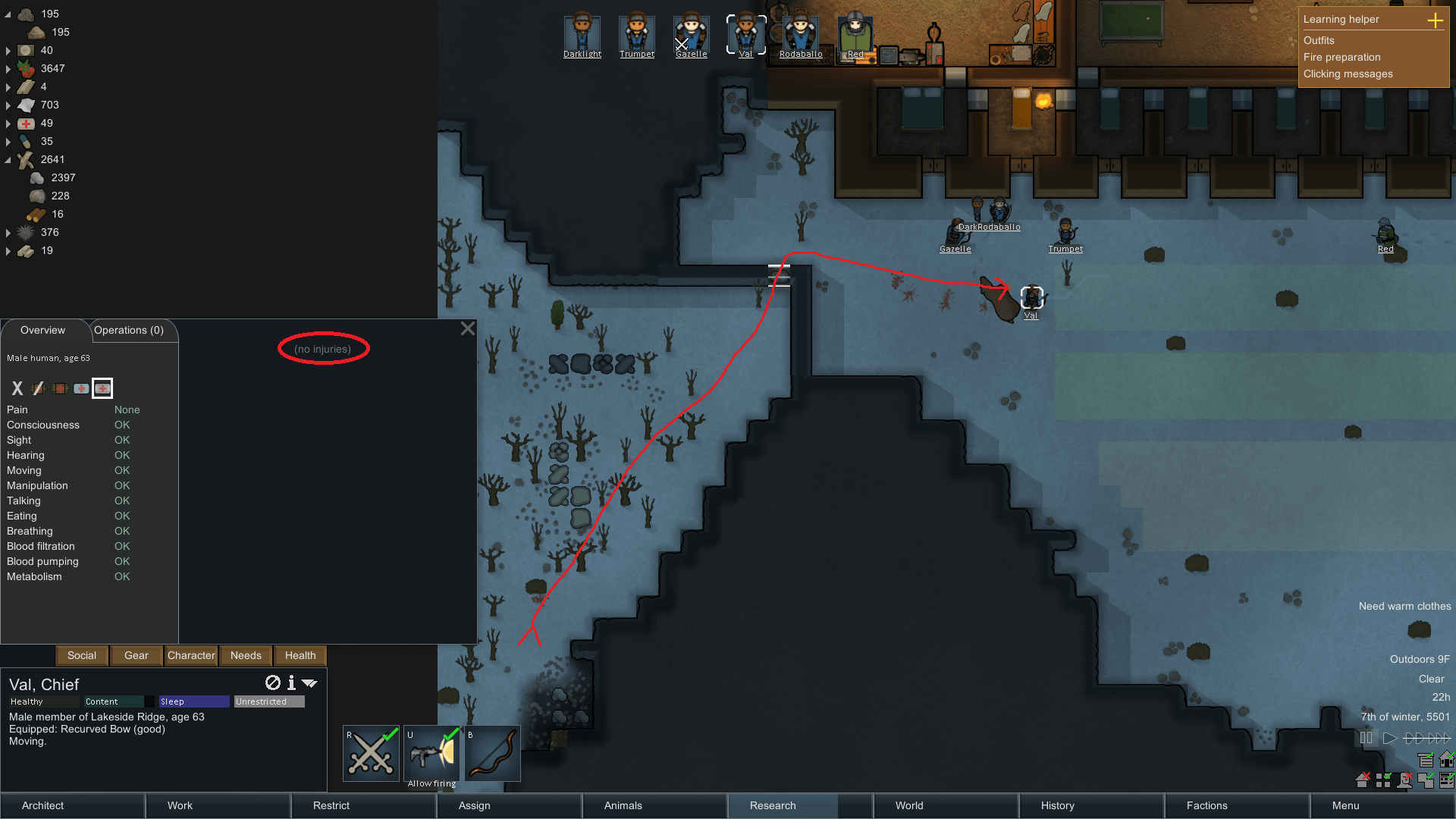The width and height of the screenshot is (1456, 819).
Task: Click Outfits in the Learning helper
Action: tap(1319, 40)
